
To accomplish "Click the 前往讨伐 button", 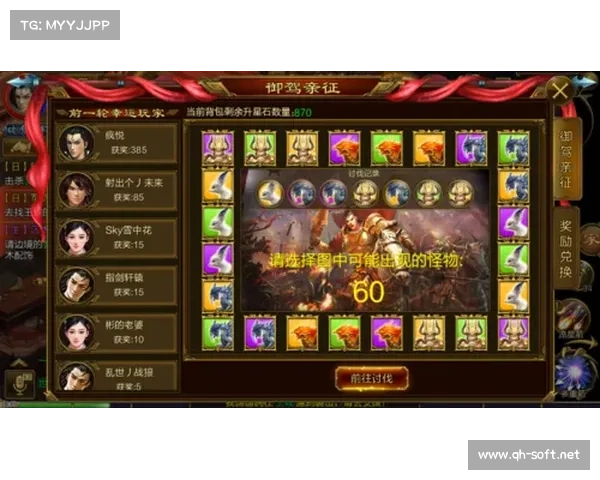I will (371, 377).
